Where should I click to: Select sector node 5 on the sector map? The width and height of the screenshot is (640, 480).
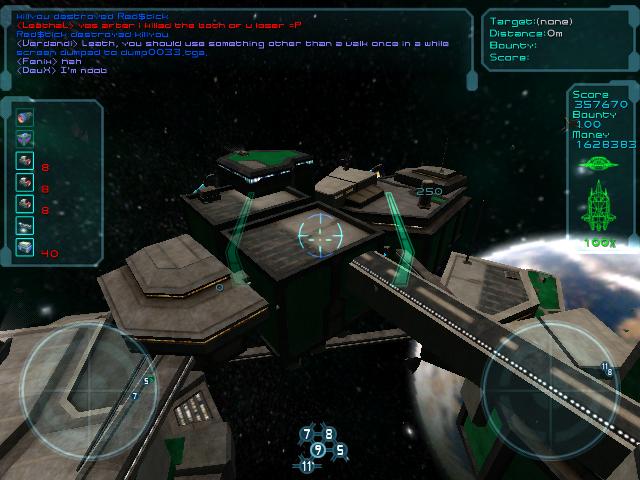click(339, 450)
